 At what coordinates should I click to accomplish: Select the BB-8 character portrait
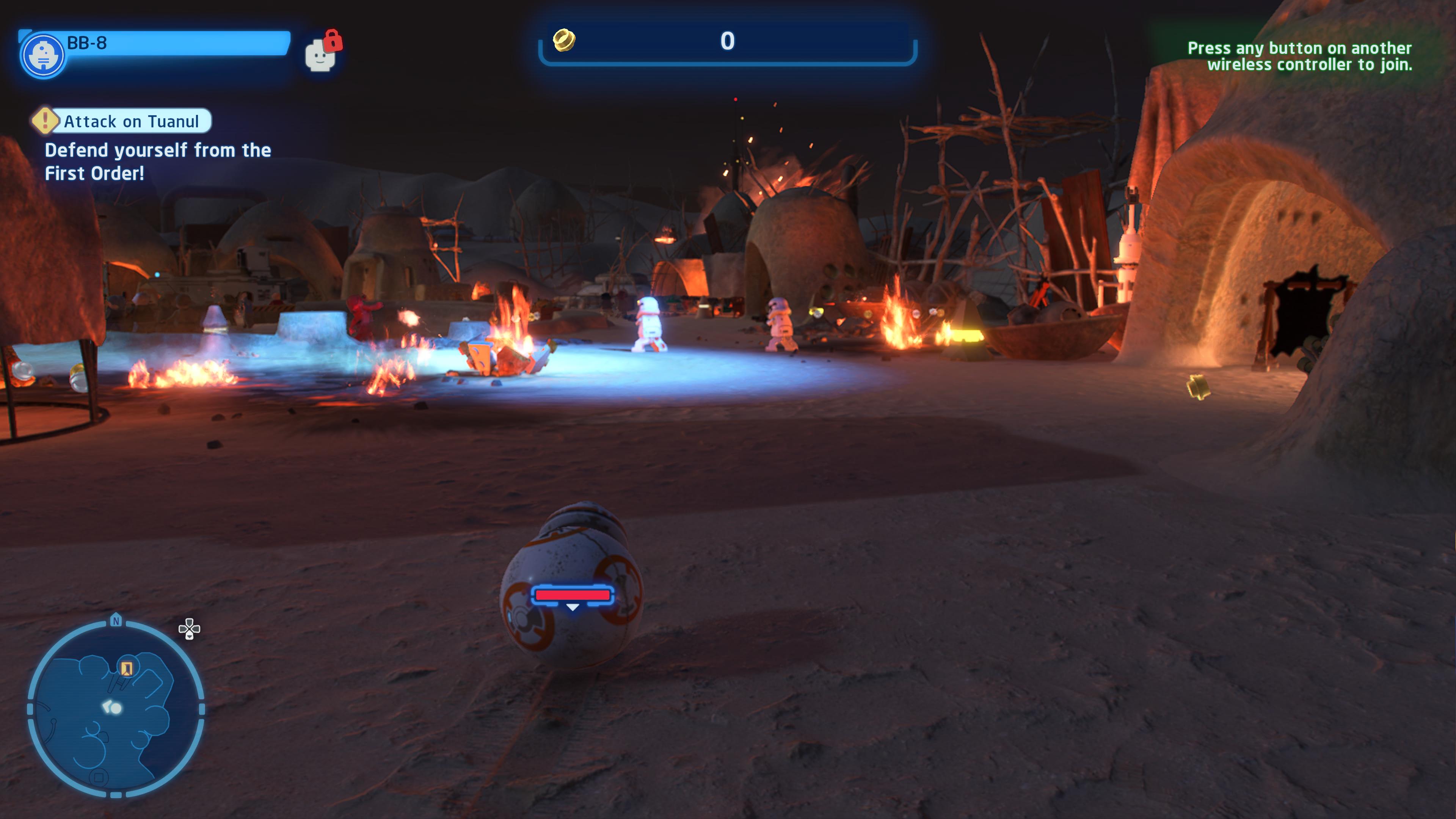[43, 55]
